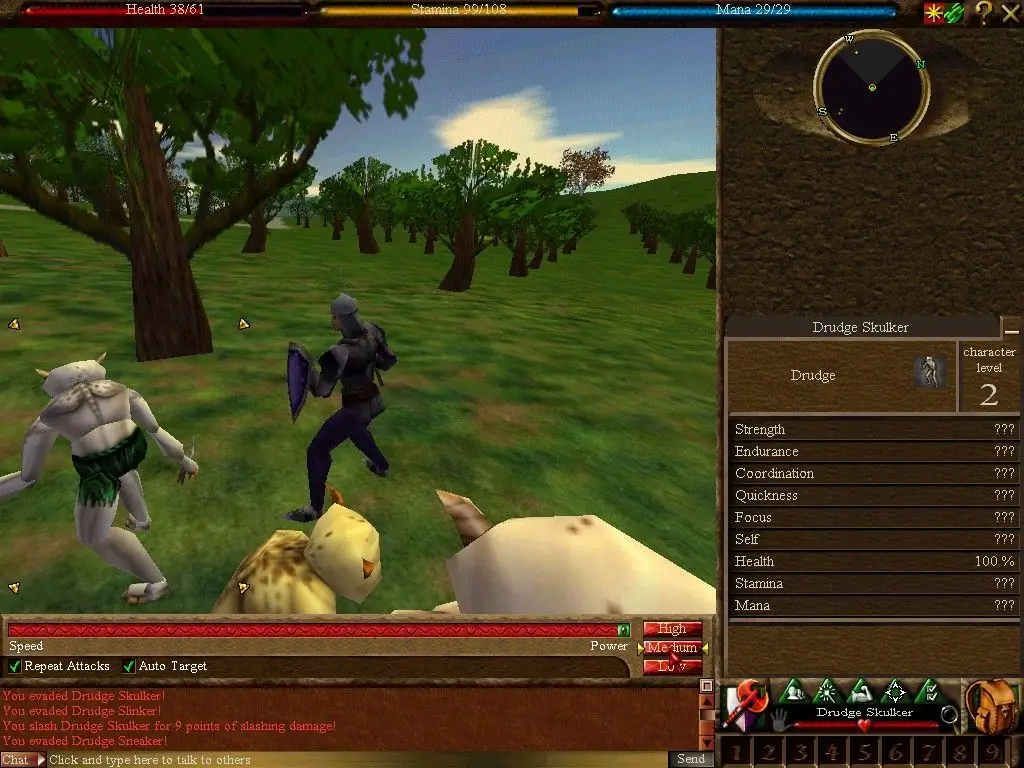Screen dimensions: 1024x768
Task: Click the axe and shield combat mode icon
Action: pyautogui.click(x=746, y=704)
